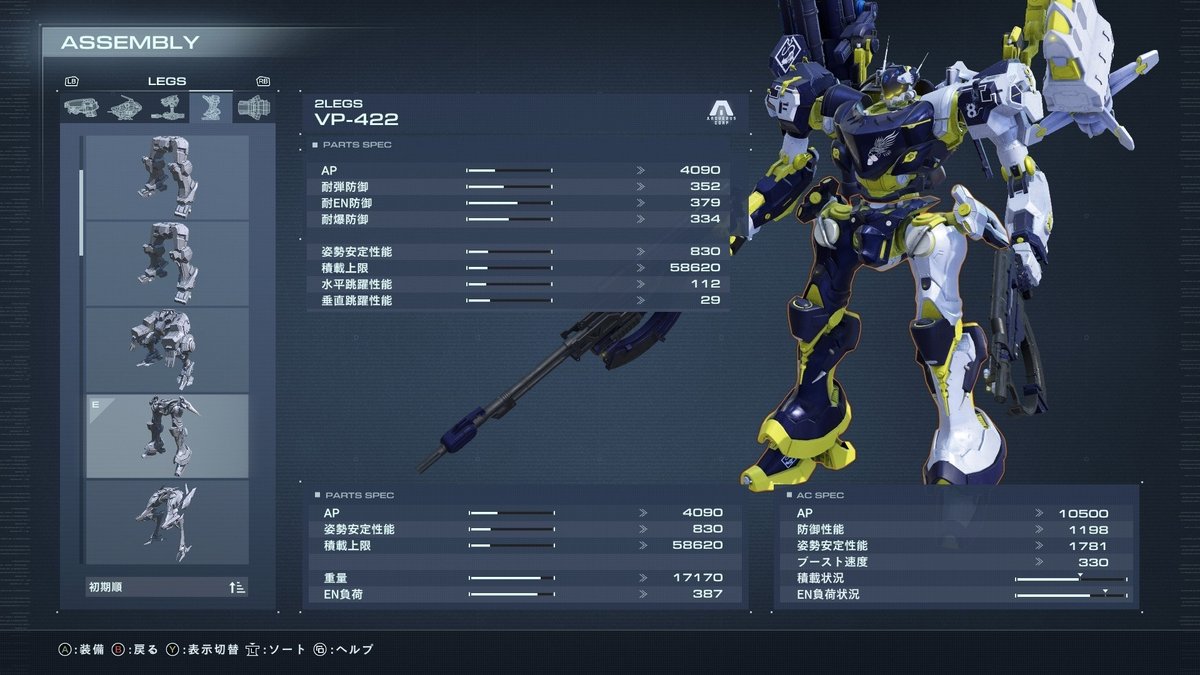Click the parts list scrollbar

point(81,208)
